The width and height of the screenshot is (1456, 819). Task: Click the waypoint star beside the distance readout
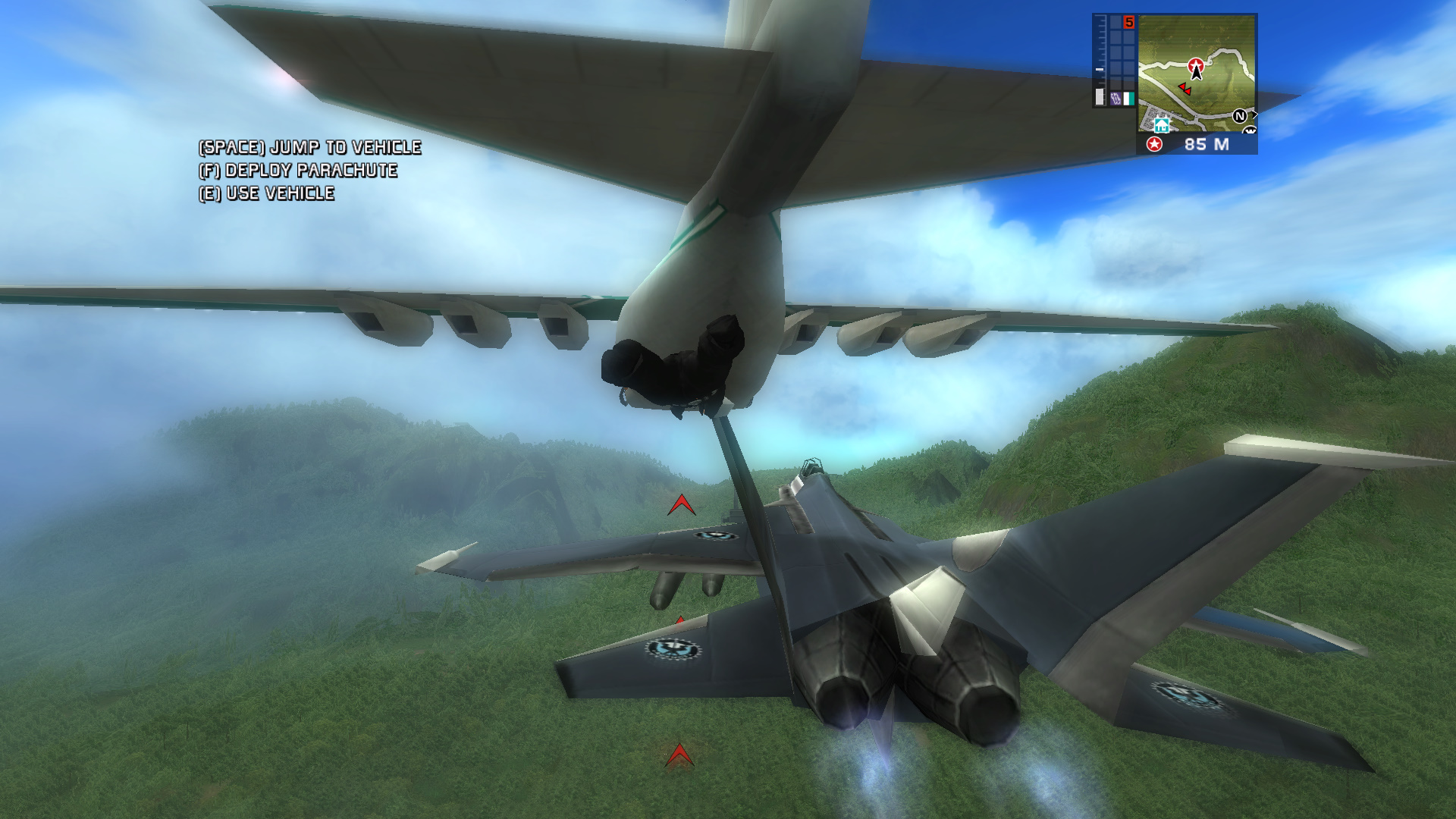pyautogui.click(x=1153, y=143)
